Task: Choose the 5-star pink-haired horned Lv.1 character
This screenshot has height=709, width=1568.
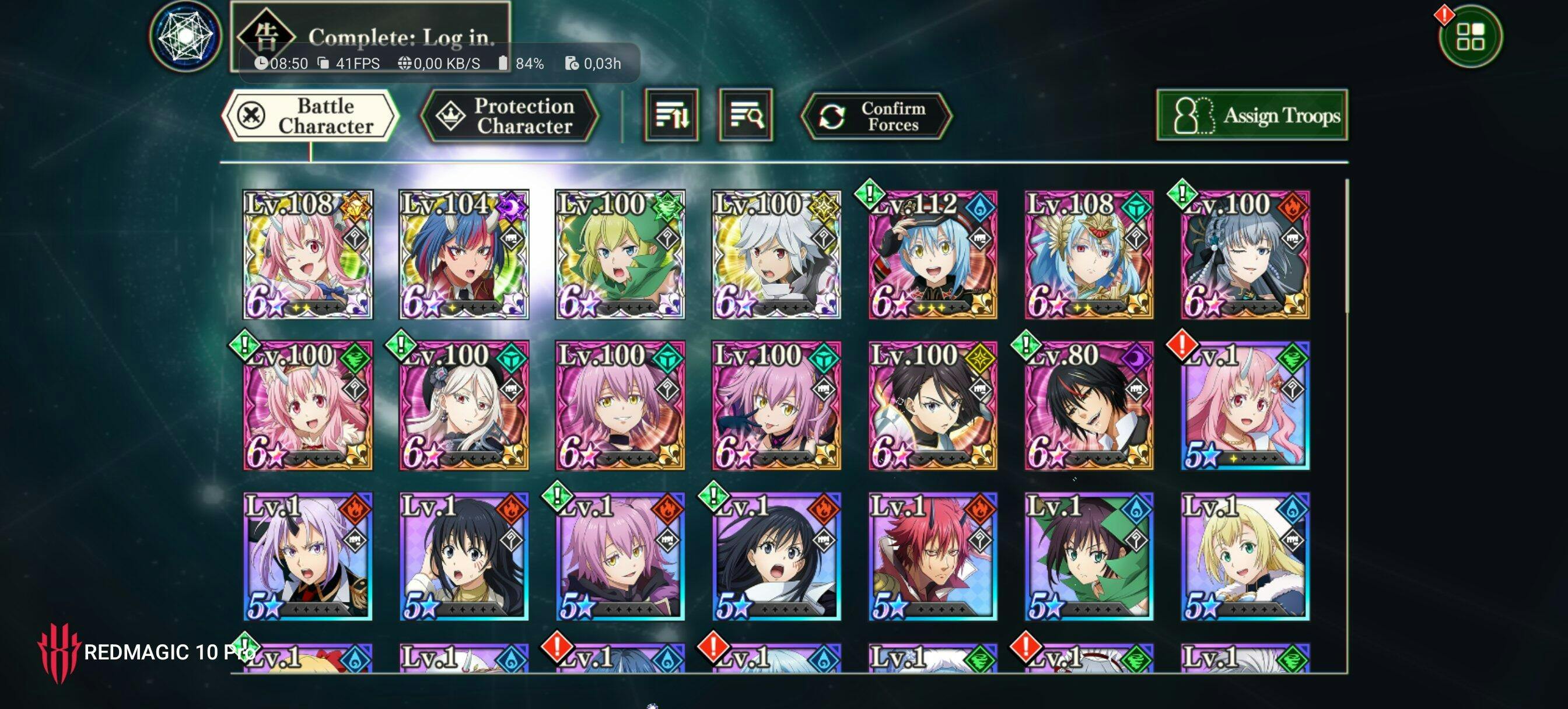Action: tap(1245, 406)
